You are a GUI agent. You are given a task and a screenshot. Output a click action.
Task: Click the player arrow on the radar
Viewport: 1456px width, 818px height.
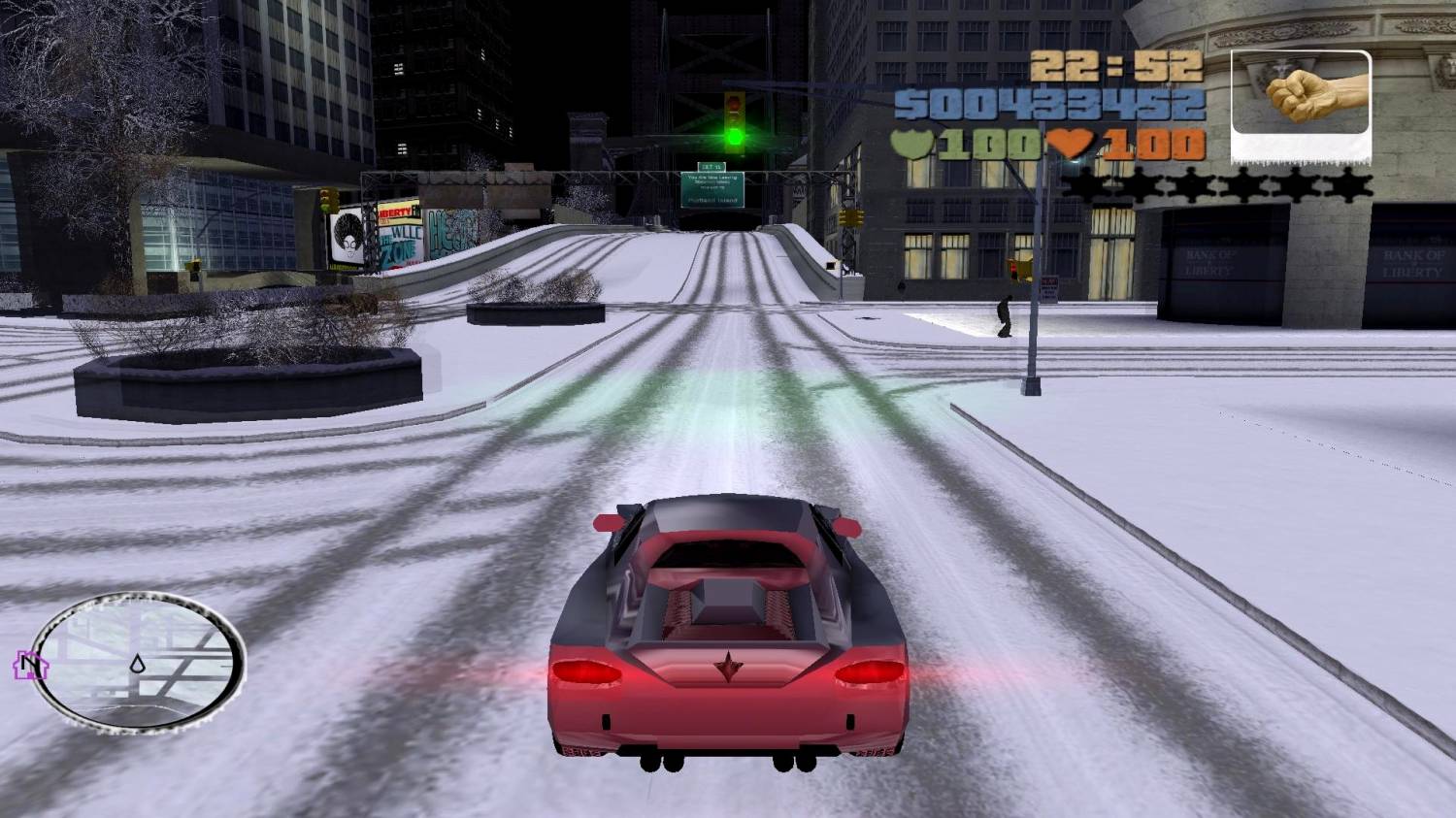(x=138, y=665)
